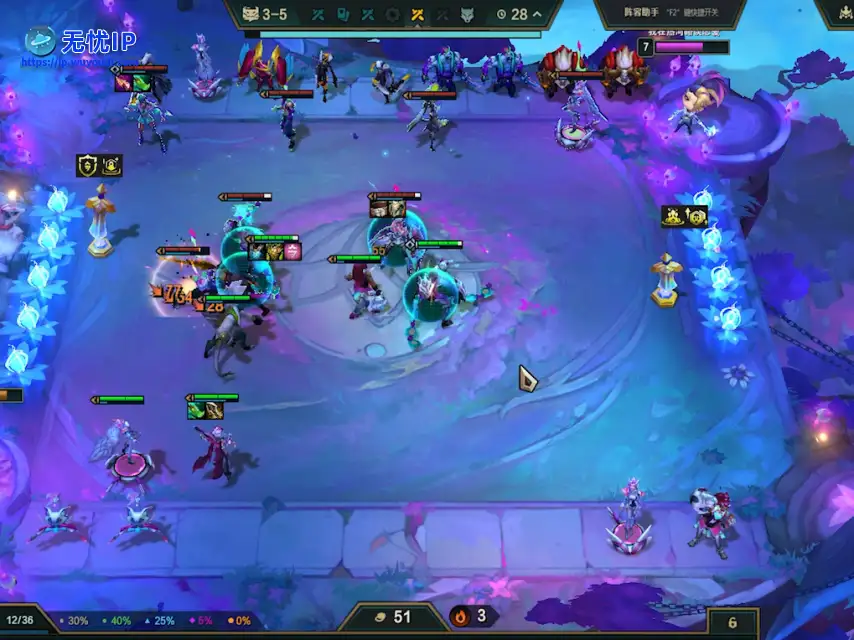Click the flame win-streak icon

coord(460,616)
